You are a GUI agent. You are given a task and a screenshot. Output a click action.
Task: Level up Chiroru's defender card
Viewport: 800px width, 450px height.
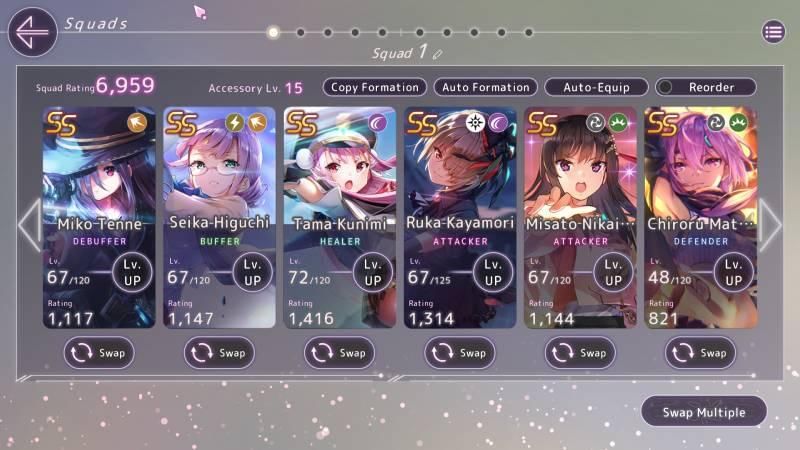click(733, 272)
